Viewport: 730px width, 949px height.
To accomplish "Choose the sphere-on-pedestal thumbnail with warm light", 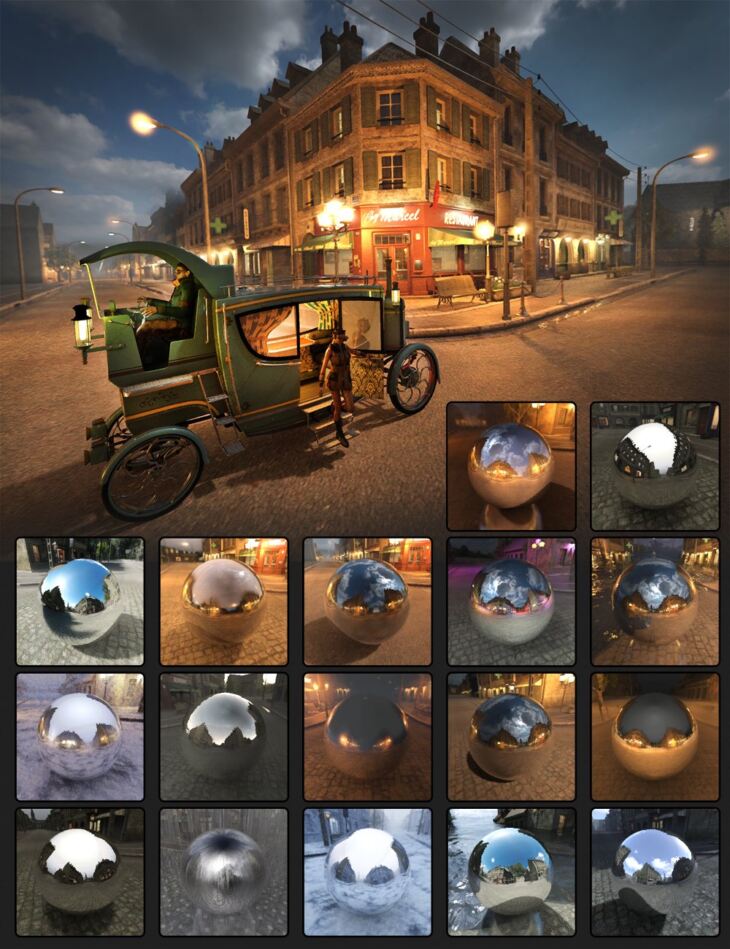I will 511,466.
